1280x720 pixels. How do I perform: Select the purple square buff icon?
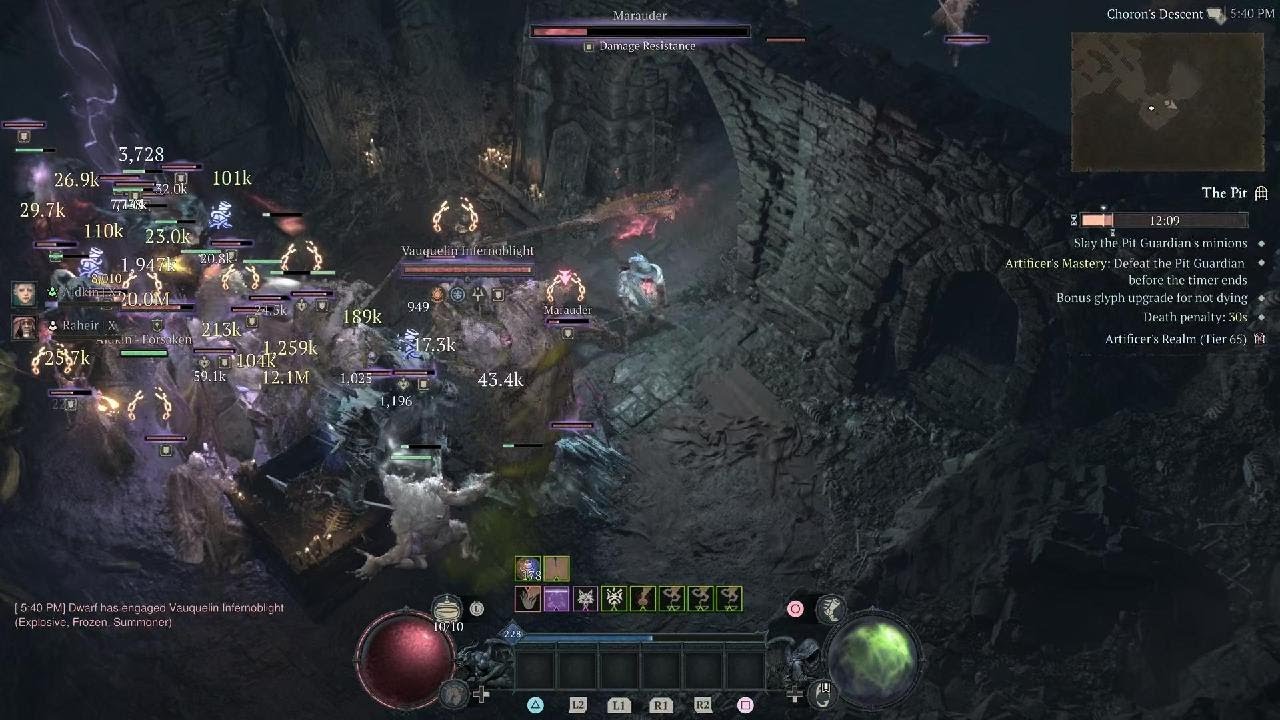click(x=556, y=599)
